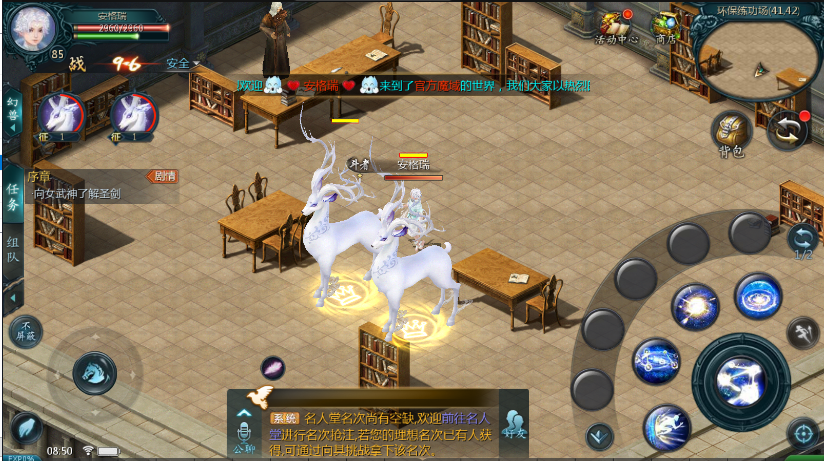
Task: Switch to the 组队 team tab
Action: pos(13,251)
